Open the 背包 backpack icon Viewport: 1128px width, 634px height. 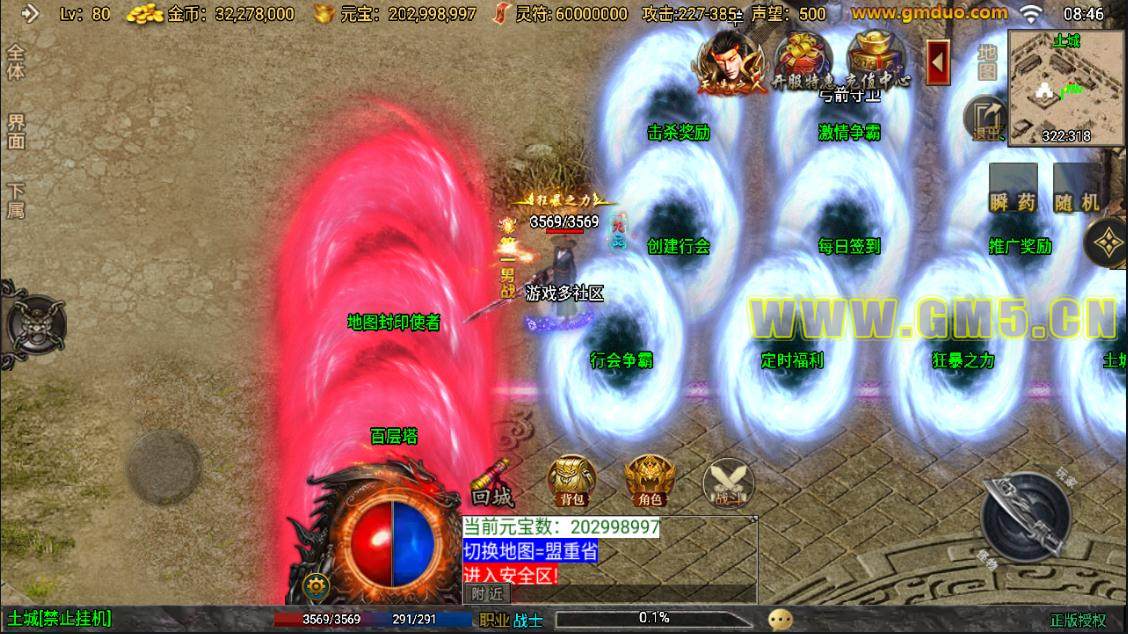tap(572, 479)
